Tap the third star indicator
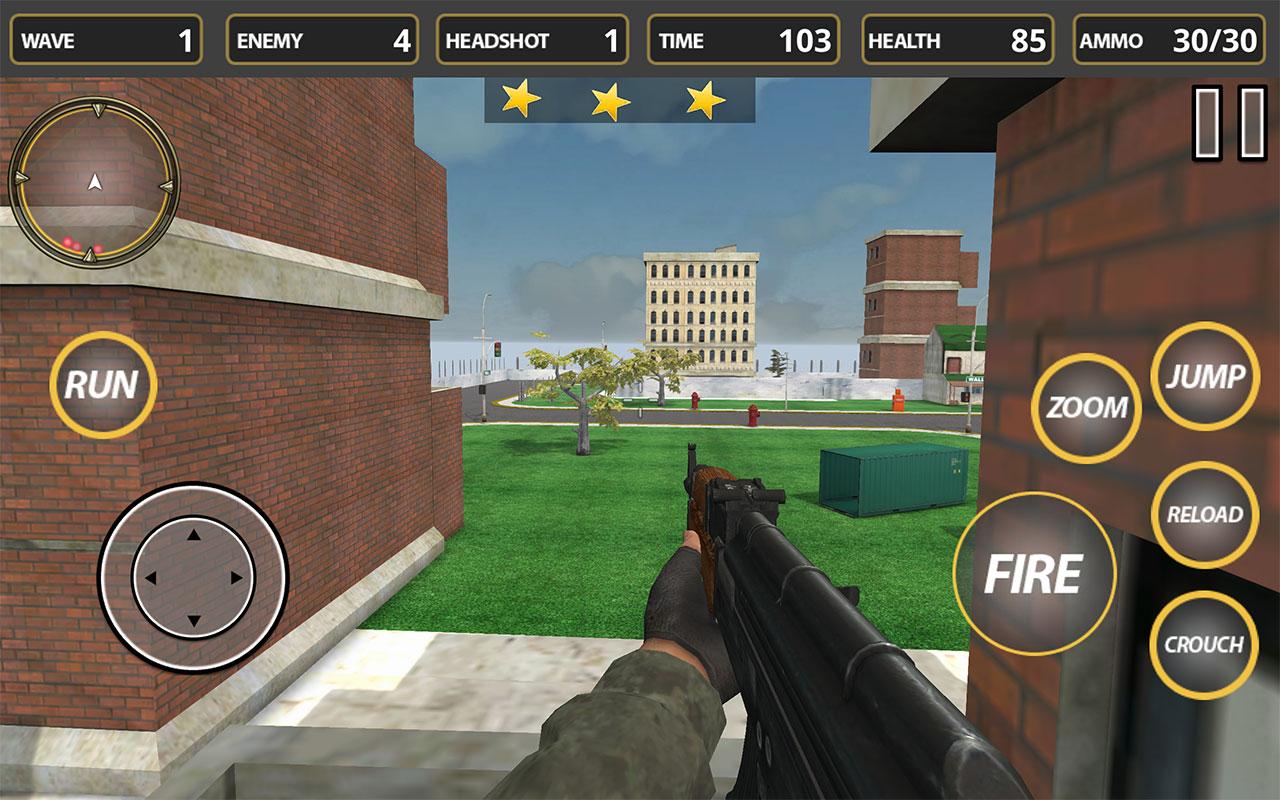The height and width of the screenshot is (800, 1280). coord(703,98)
